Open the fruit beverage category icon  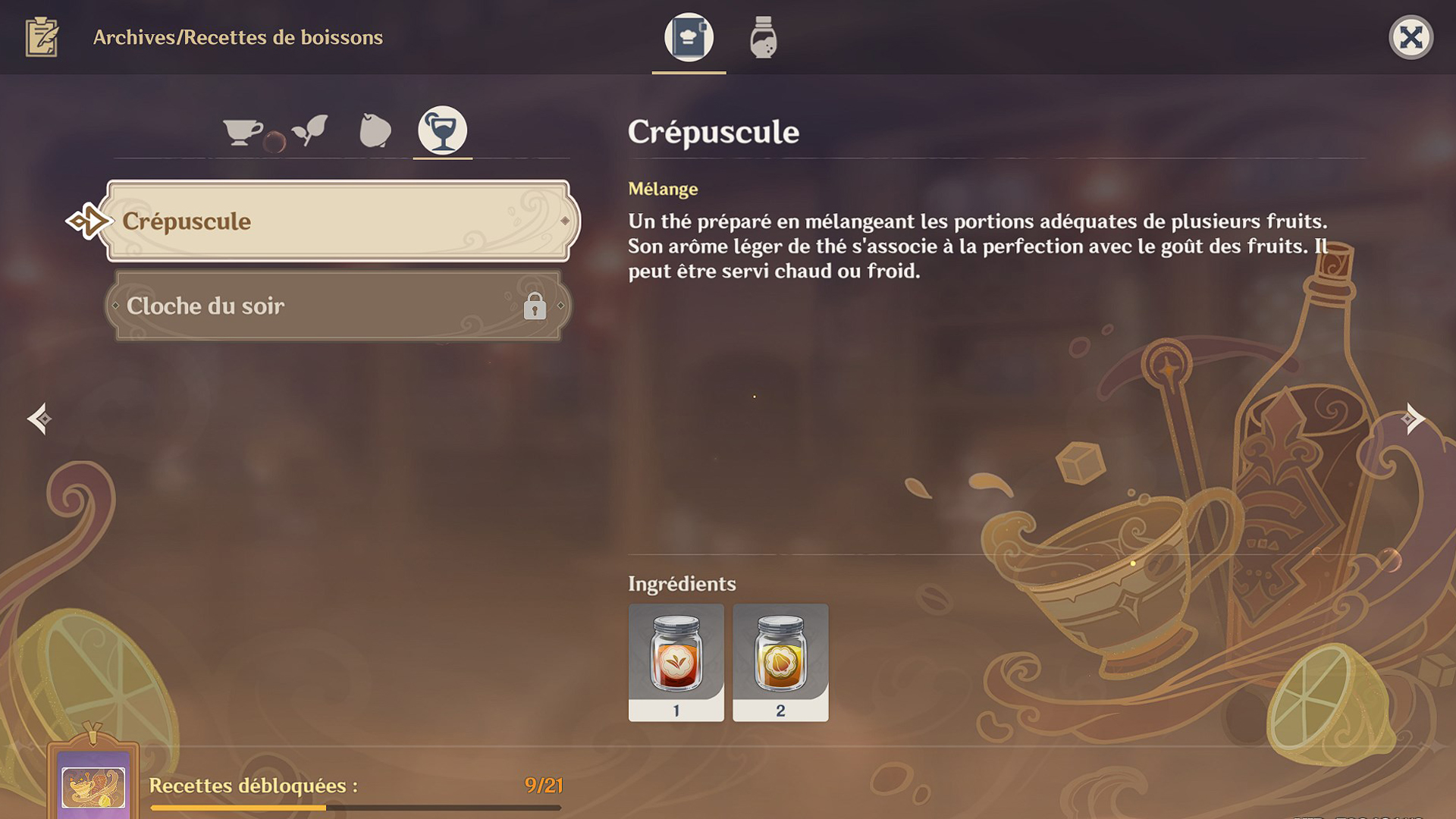coord(375,130)
